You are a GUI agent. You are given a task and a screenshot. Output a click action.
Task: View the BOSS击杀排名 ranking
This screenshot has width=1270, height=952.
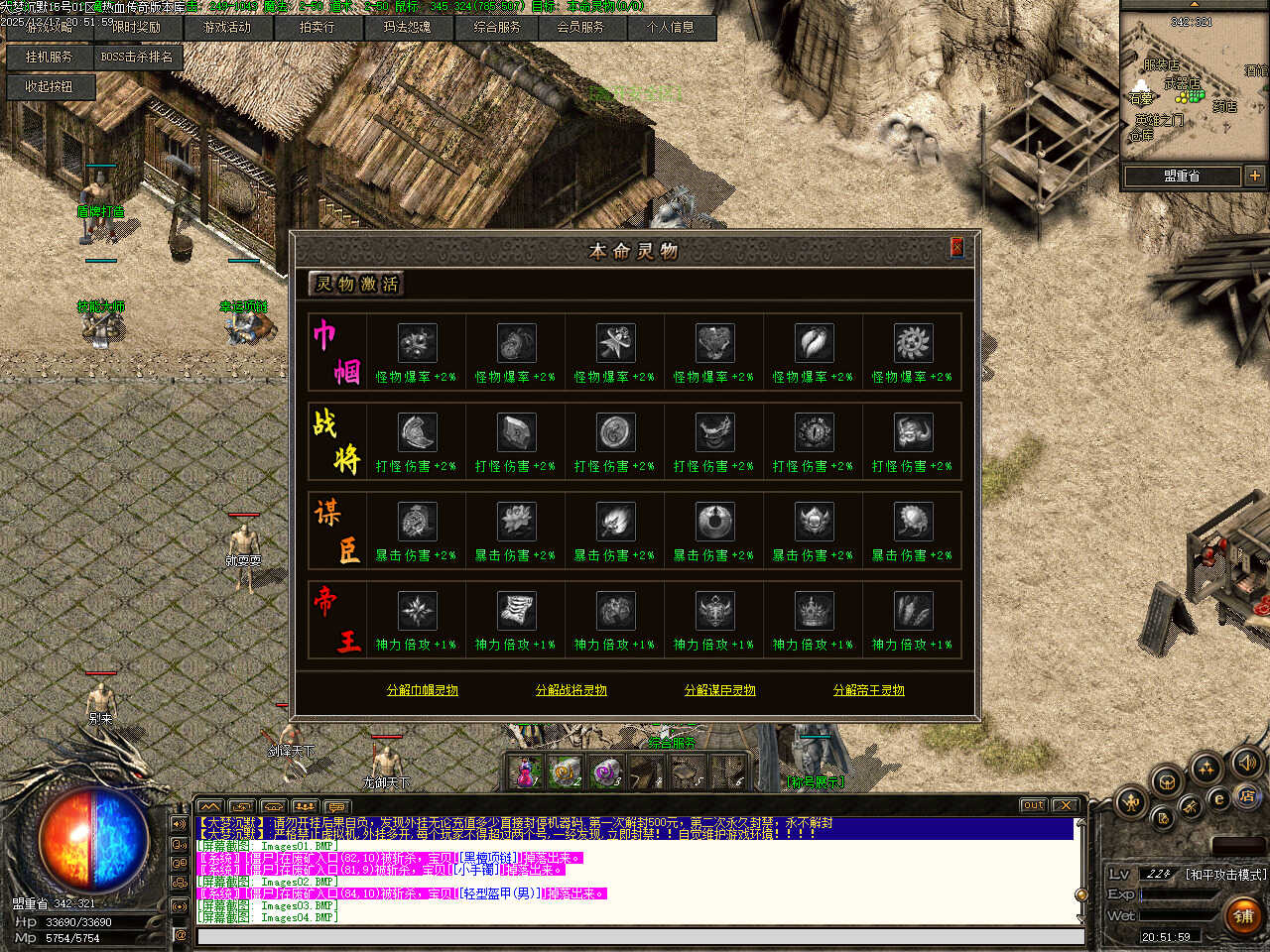137,58
